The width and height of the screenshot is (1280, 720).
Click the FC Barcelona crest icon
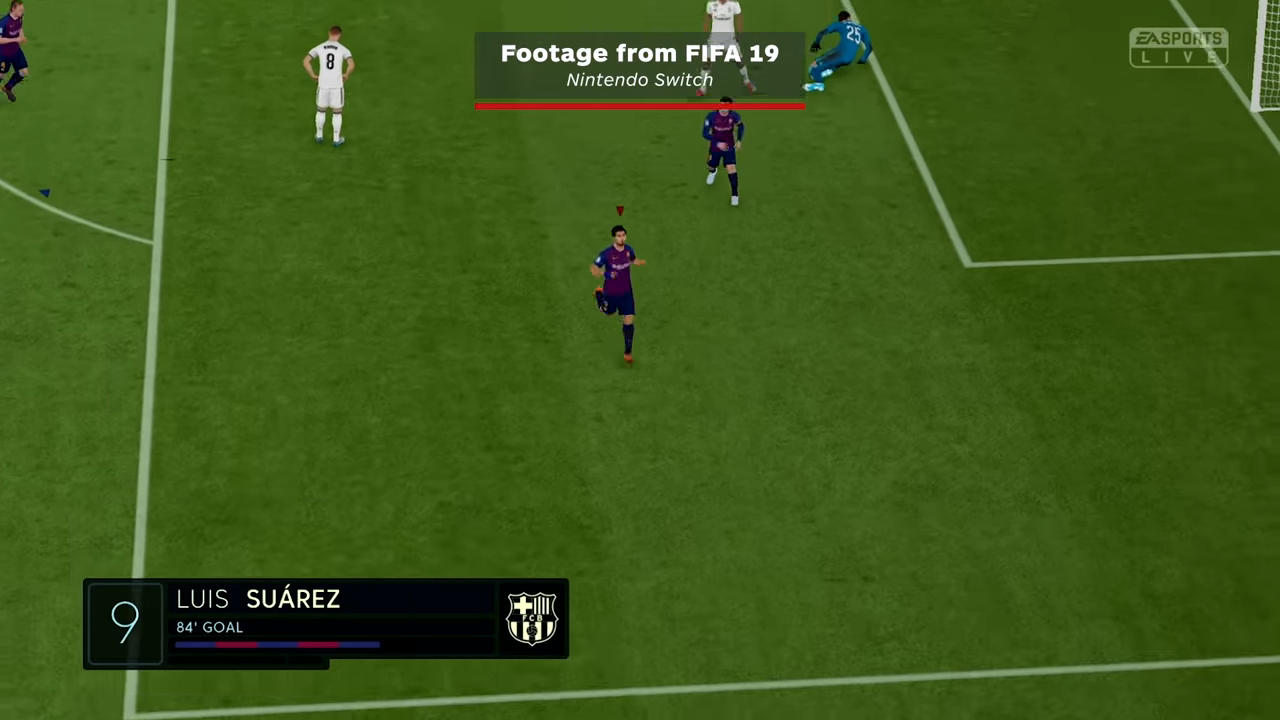pos(531,618)
